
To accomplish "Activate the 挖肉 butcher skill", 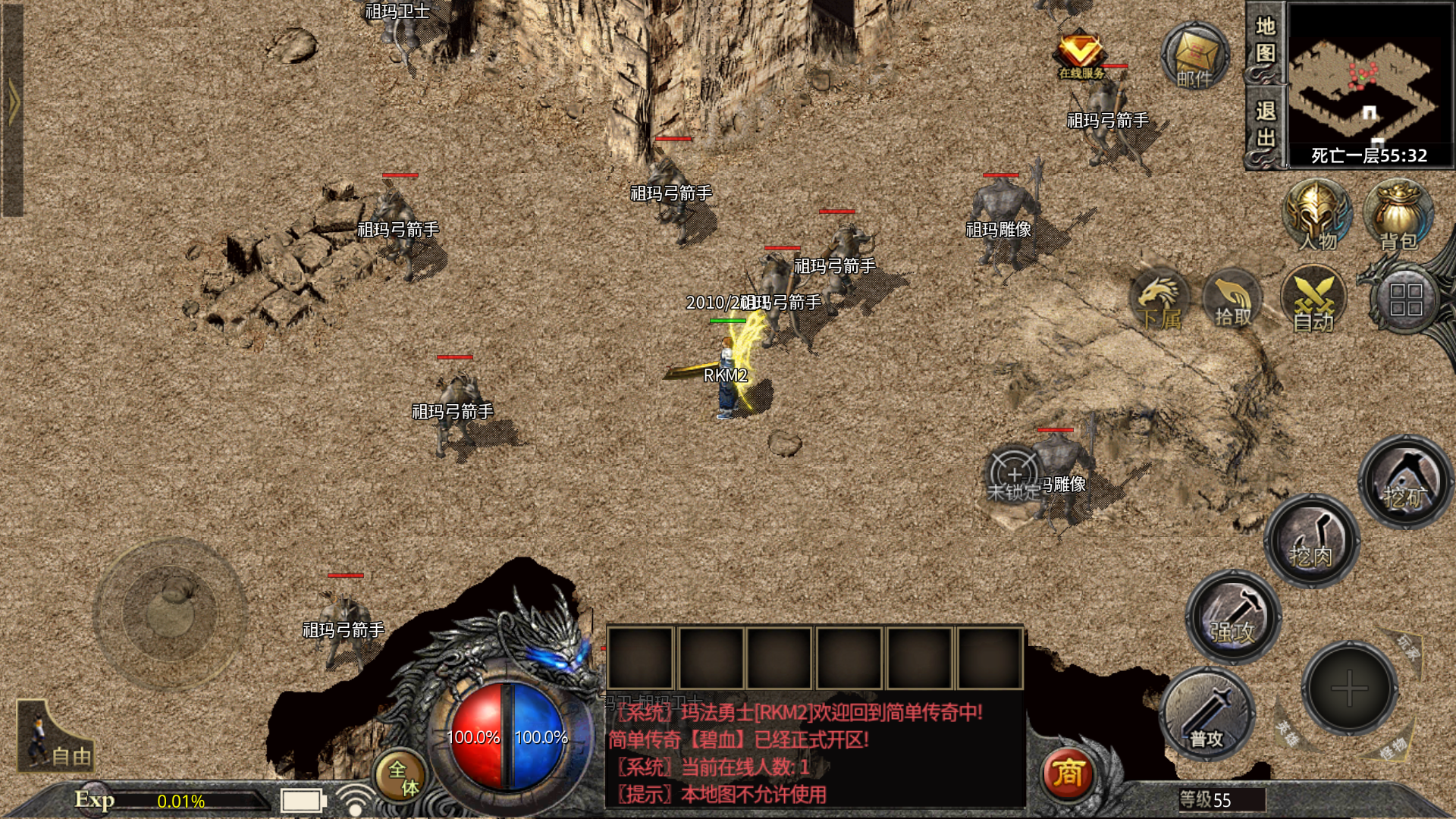I will 1310,540.
